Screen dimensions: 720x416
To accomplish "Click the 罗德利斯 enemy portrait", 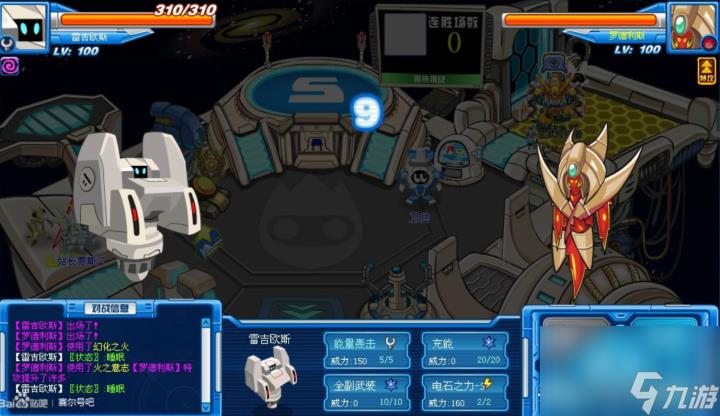I will click(692, 22).
